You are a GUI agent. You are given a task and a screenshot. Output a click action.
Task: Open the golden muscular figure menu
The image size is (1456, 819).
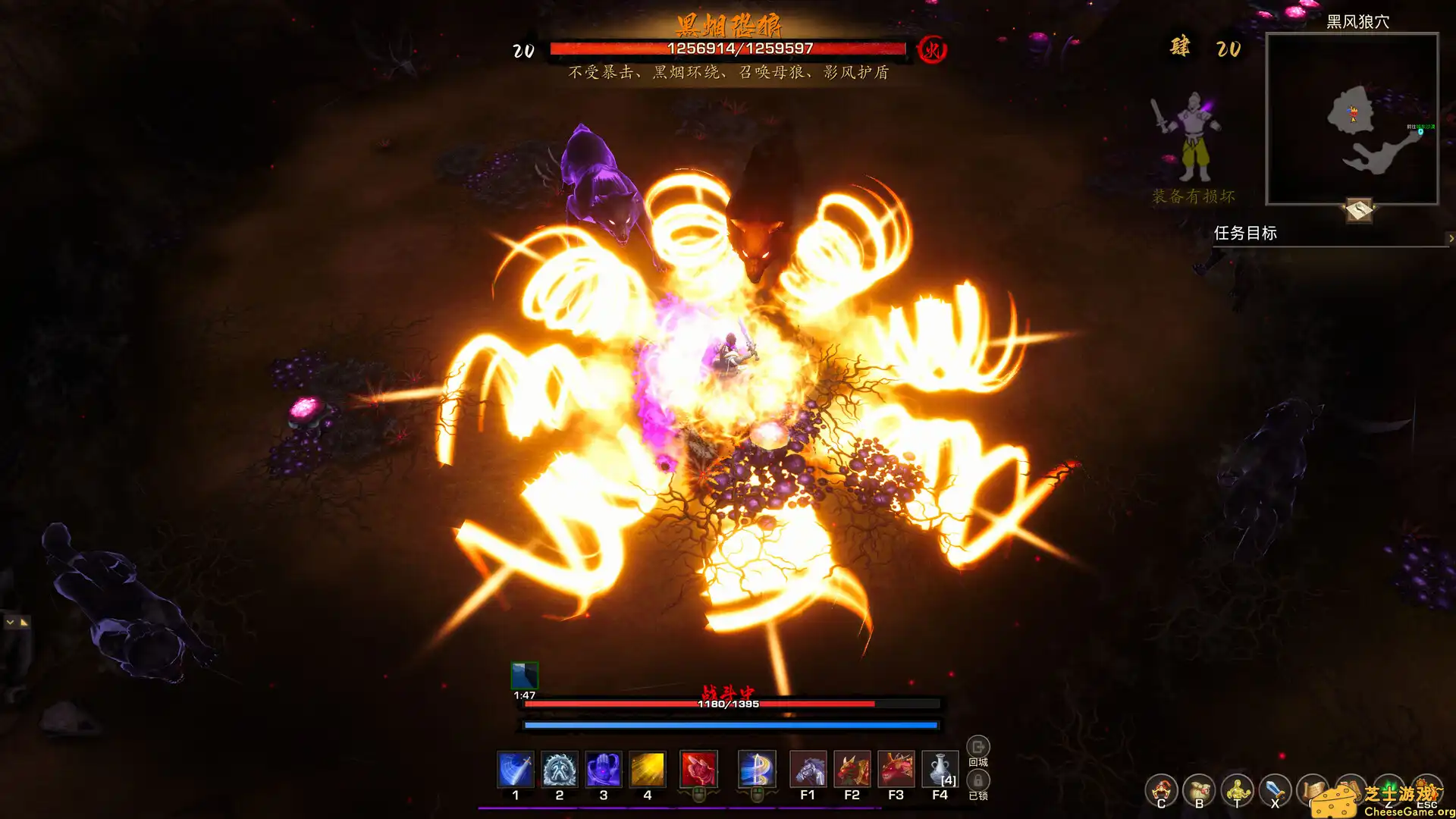click(x=1237, y=791)
